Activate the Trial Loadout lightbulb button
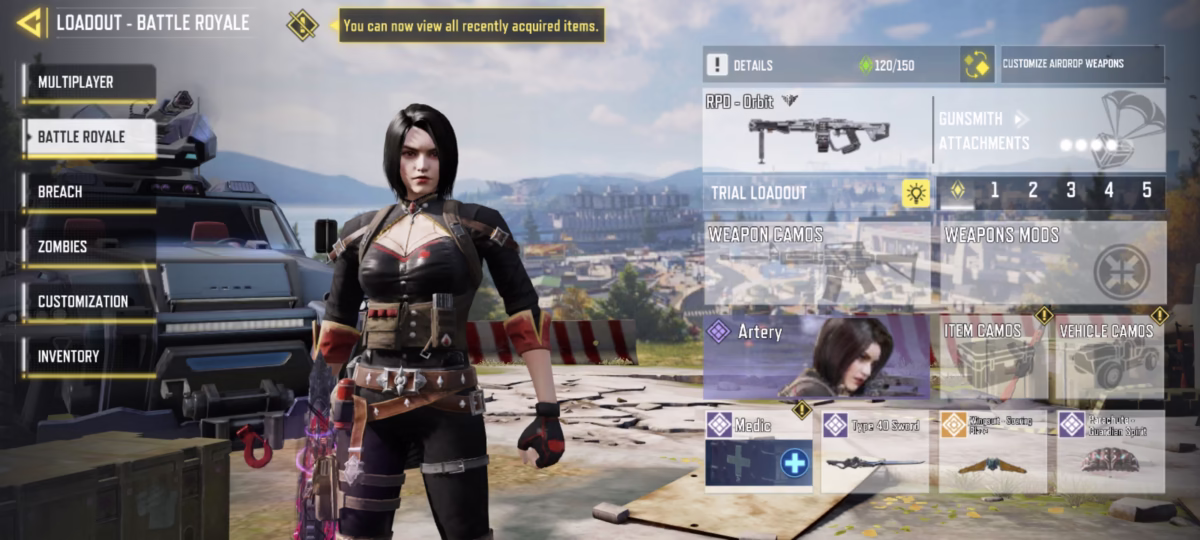 tap(915, 193)
